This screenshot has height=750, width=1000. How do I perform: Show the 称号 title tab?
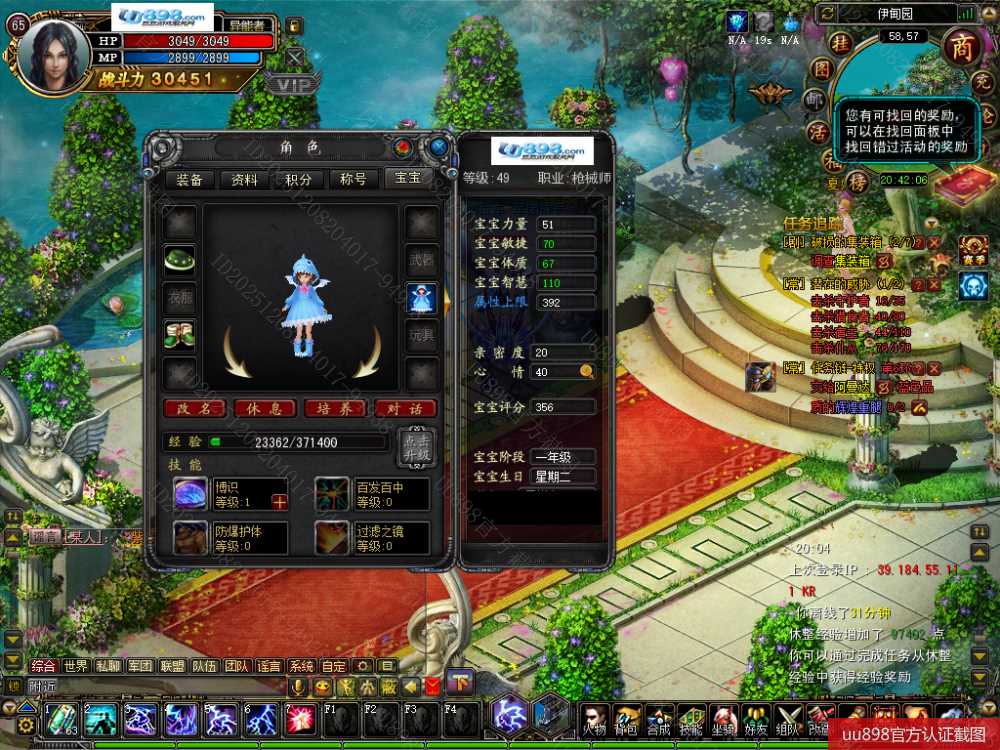coord(353,179)
